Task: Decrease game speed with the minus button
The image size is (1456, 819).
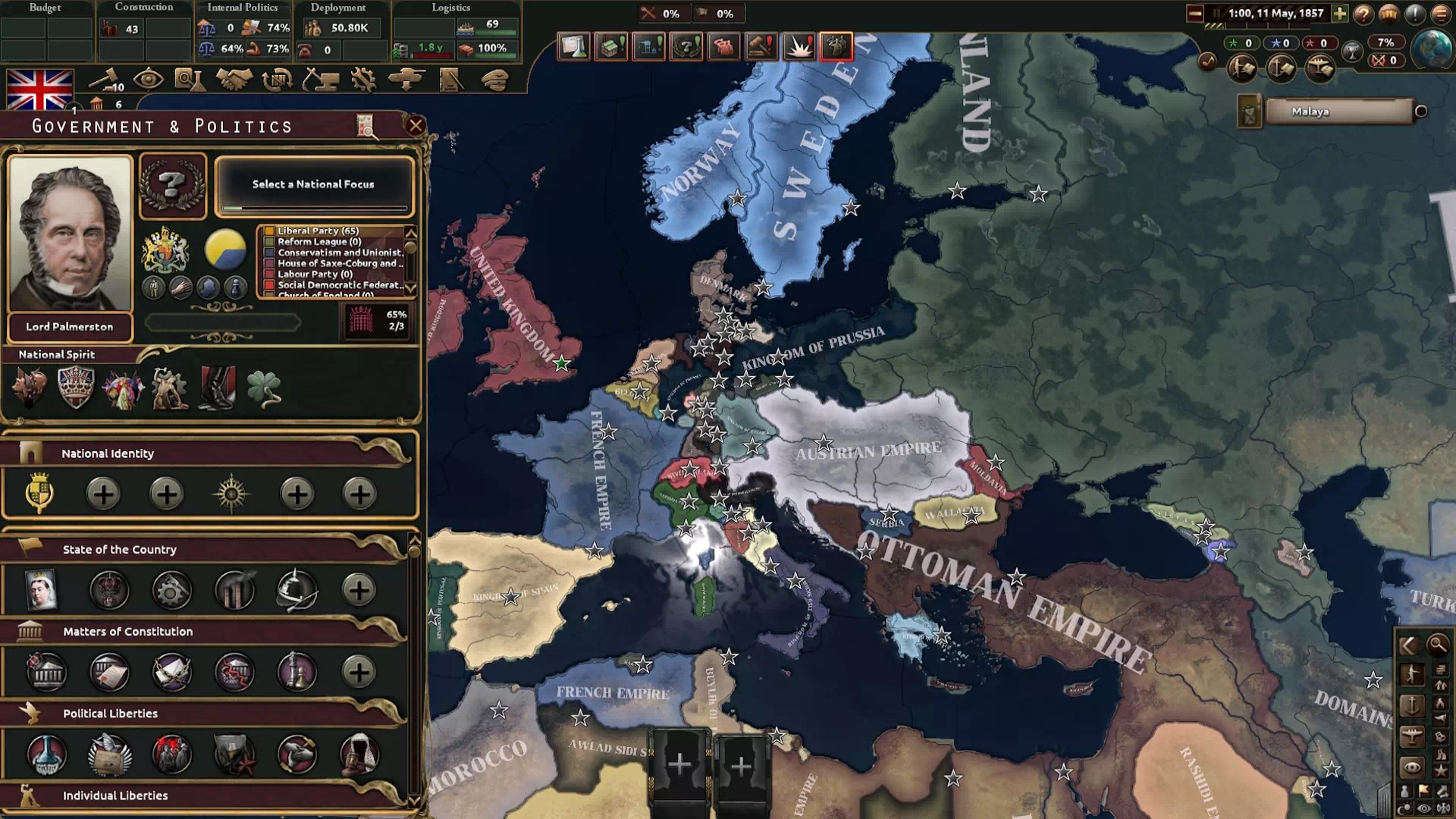Action: pyautogui.click(x=1195, y=14)
